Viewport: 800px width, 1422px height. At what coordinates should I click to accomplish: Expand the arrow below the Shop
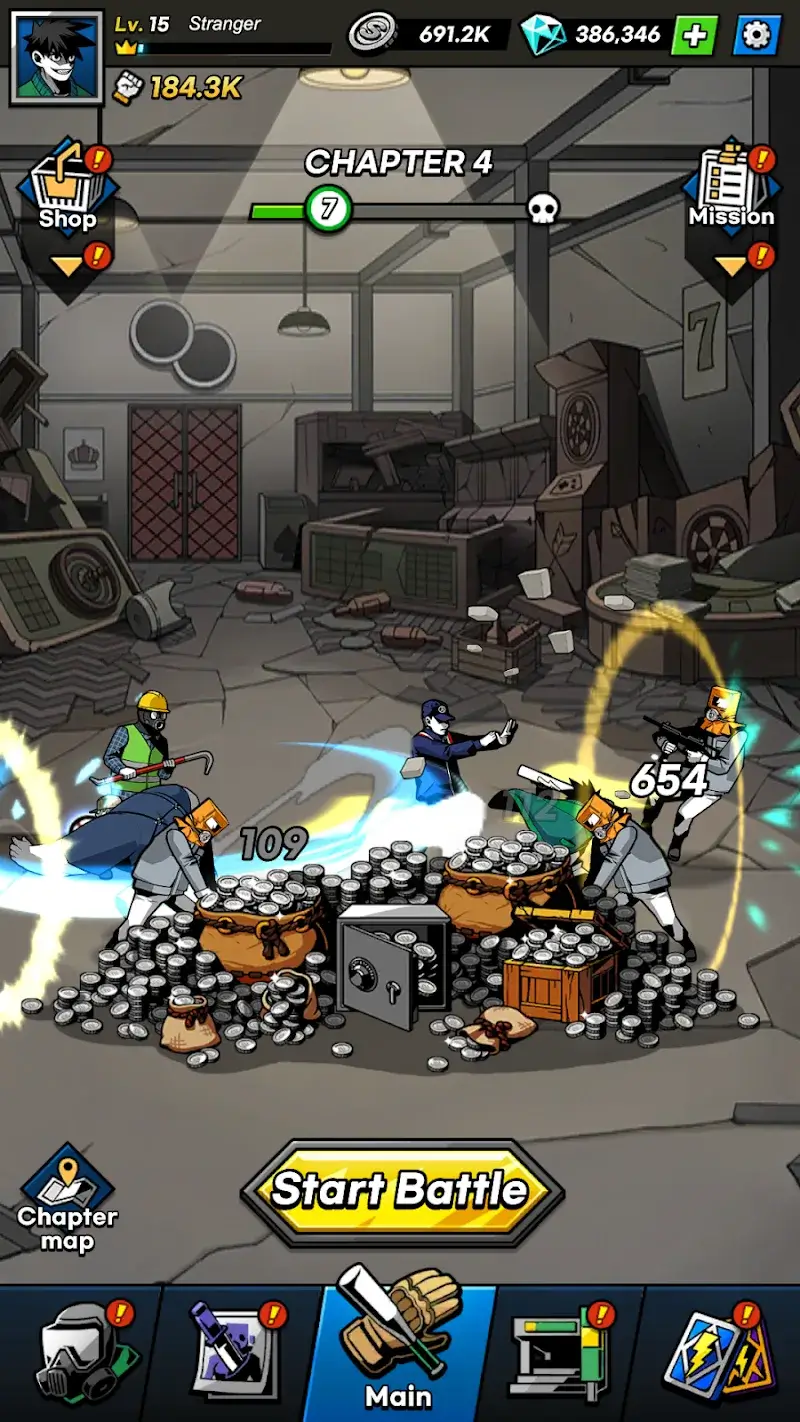point(68,267)
